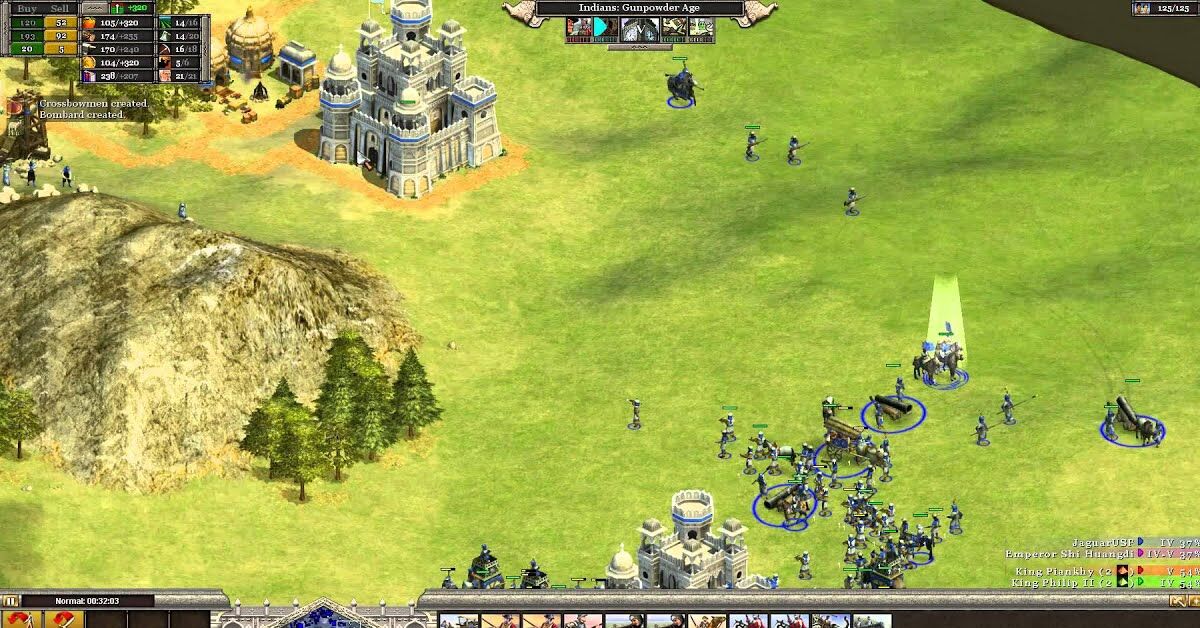
Task: Select the Emperor Shi Huangdi player row
Action: point(1068,553)
